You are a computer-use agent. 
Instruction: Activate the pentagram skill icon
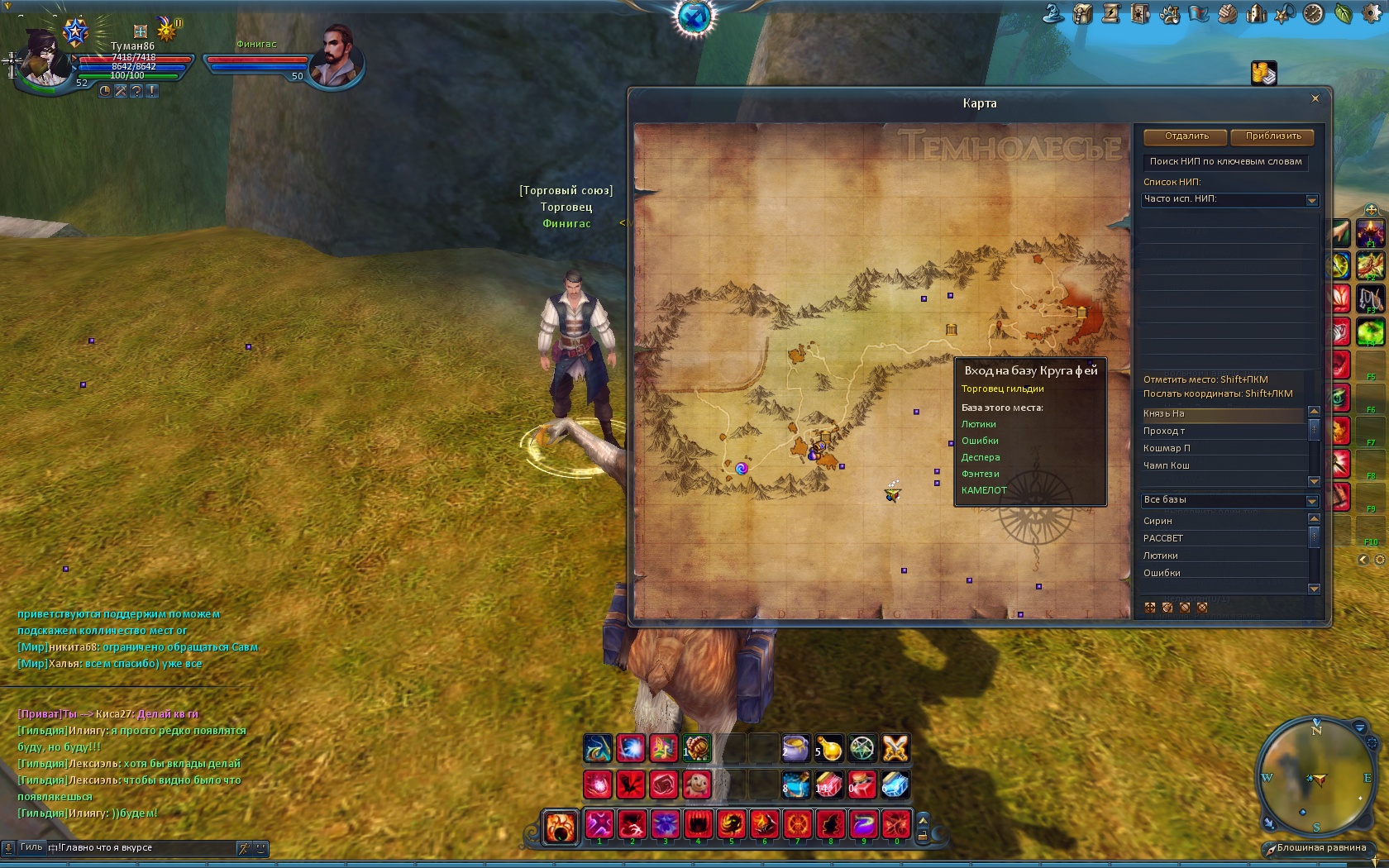point(862,748)
